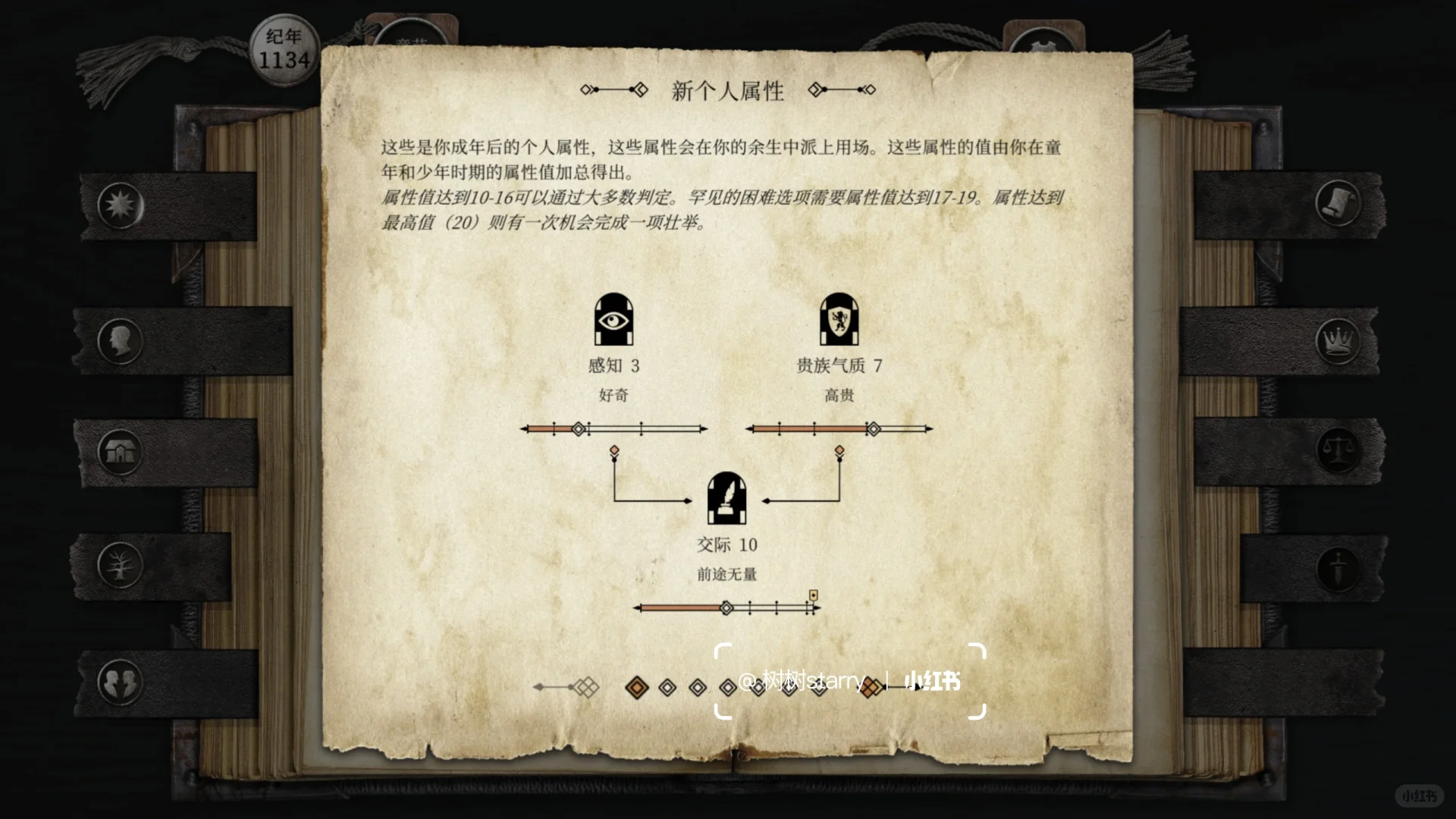Screen dimensions: 1456x819
Task: Select the second diamond page marker
Action: (667, 687)
